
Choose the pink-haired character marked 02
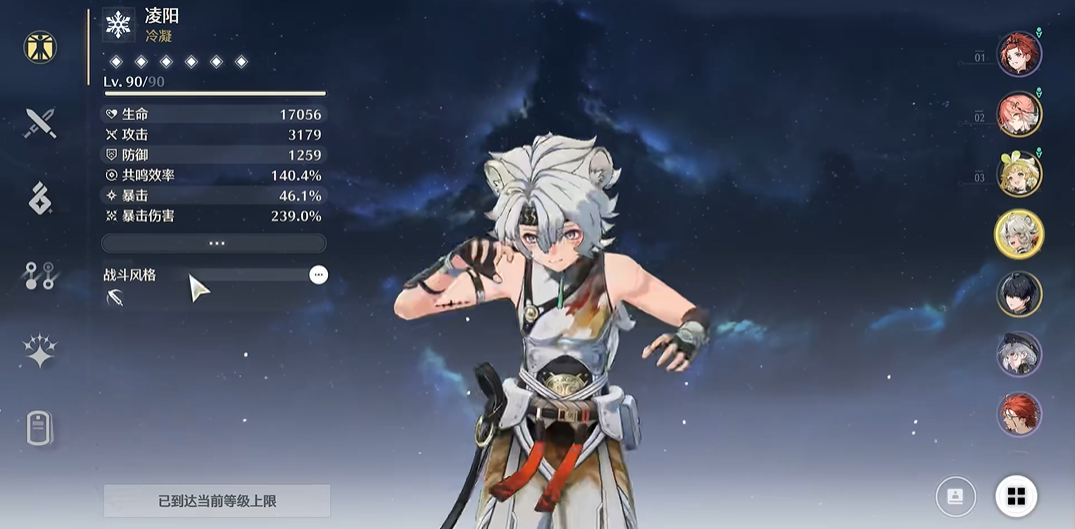click(x=1019, y=114)
